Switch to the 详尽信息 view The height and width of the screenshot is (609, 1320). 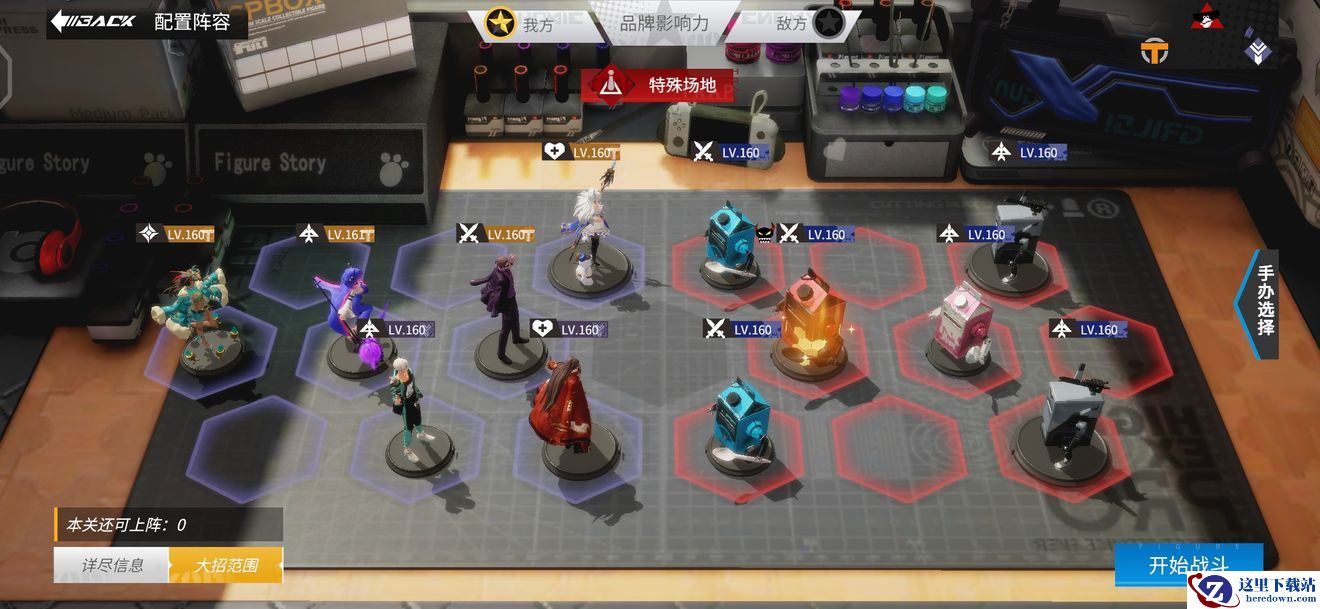112,565
